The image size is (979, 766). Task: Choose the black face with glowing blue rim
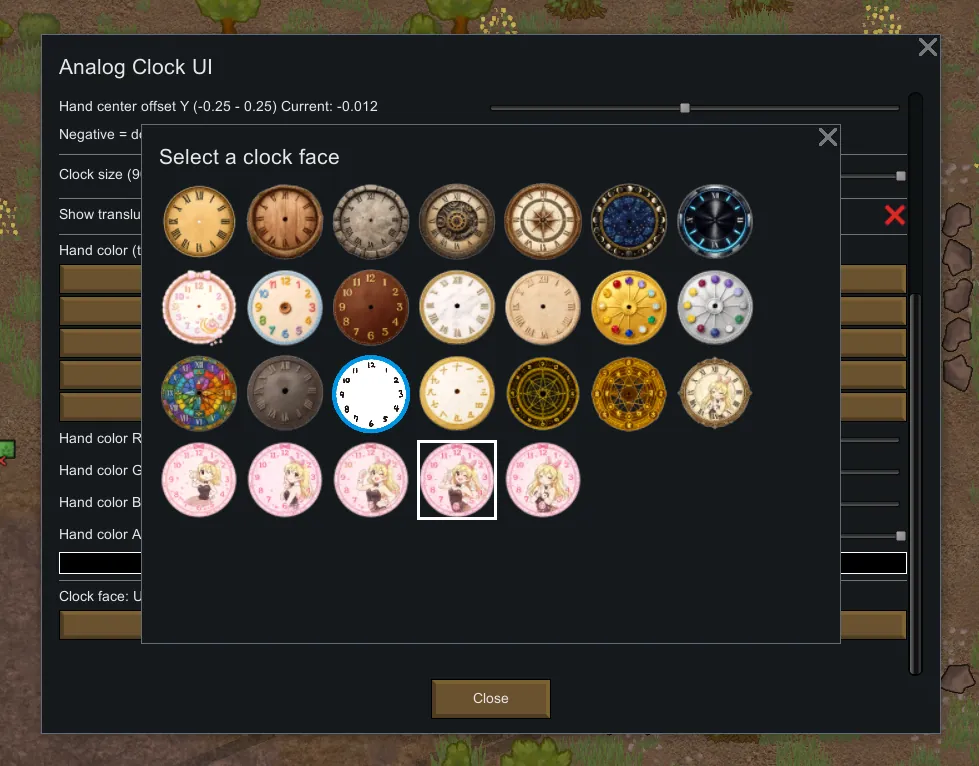coord(715,221)
